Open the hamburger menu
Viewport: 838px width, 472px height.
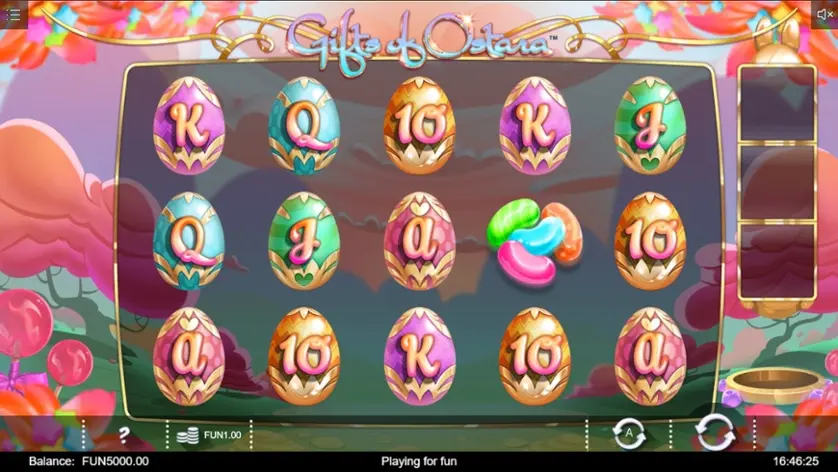point(13,14)
